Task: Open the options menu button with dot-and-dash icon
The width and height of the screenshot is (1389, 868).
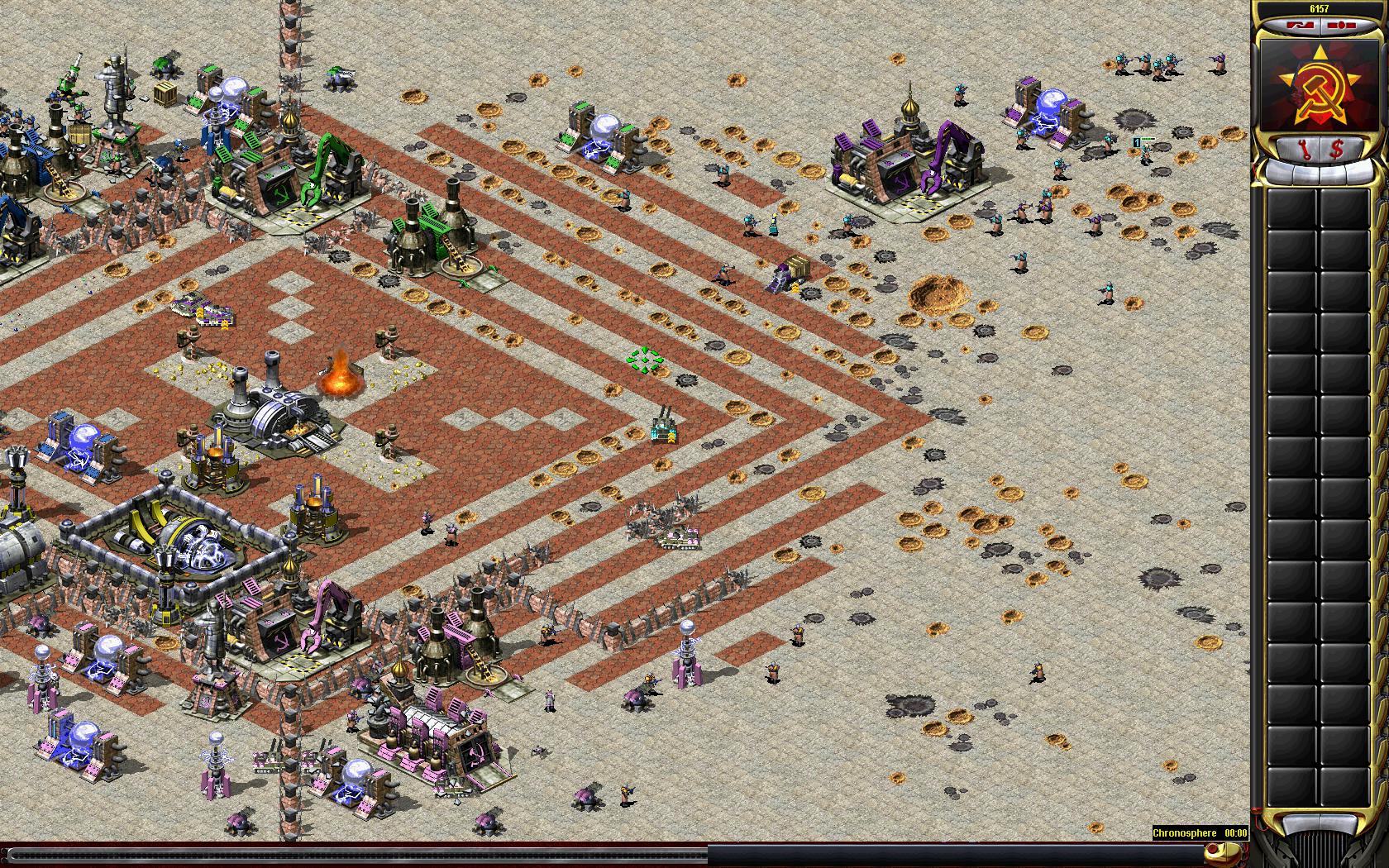Action: point(1339,26)
